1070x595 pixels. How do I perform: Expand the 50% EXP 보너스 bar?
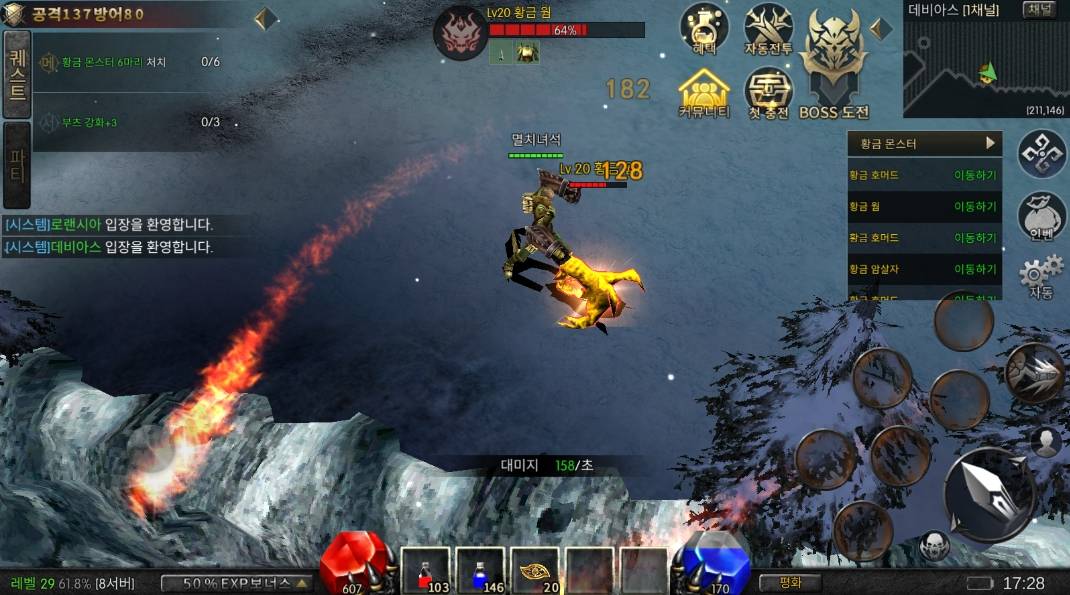click(236, 583)
